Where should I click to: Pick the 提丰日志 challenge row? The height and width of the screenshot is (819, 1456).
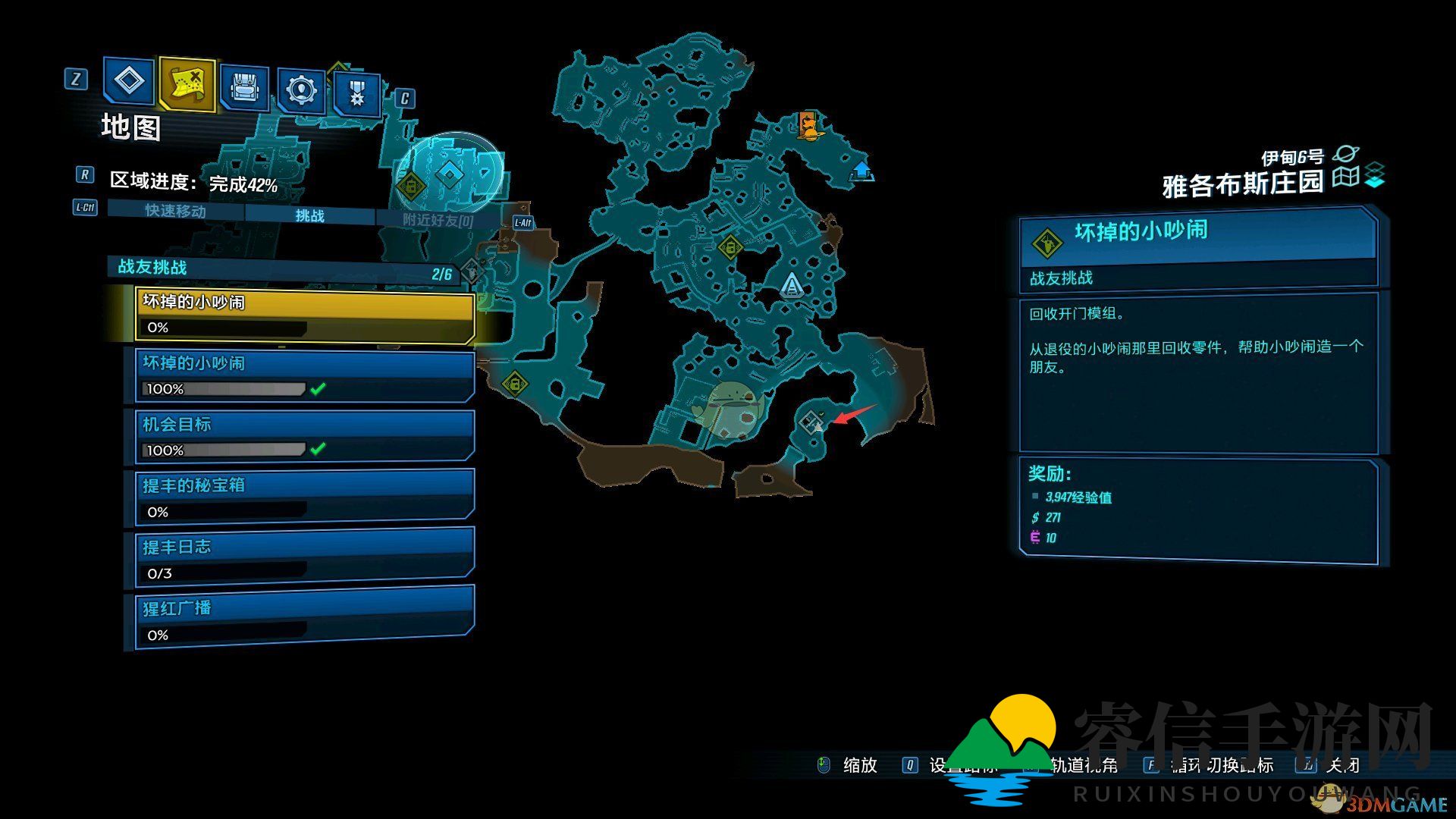(304, 560)
